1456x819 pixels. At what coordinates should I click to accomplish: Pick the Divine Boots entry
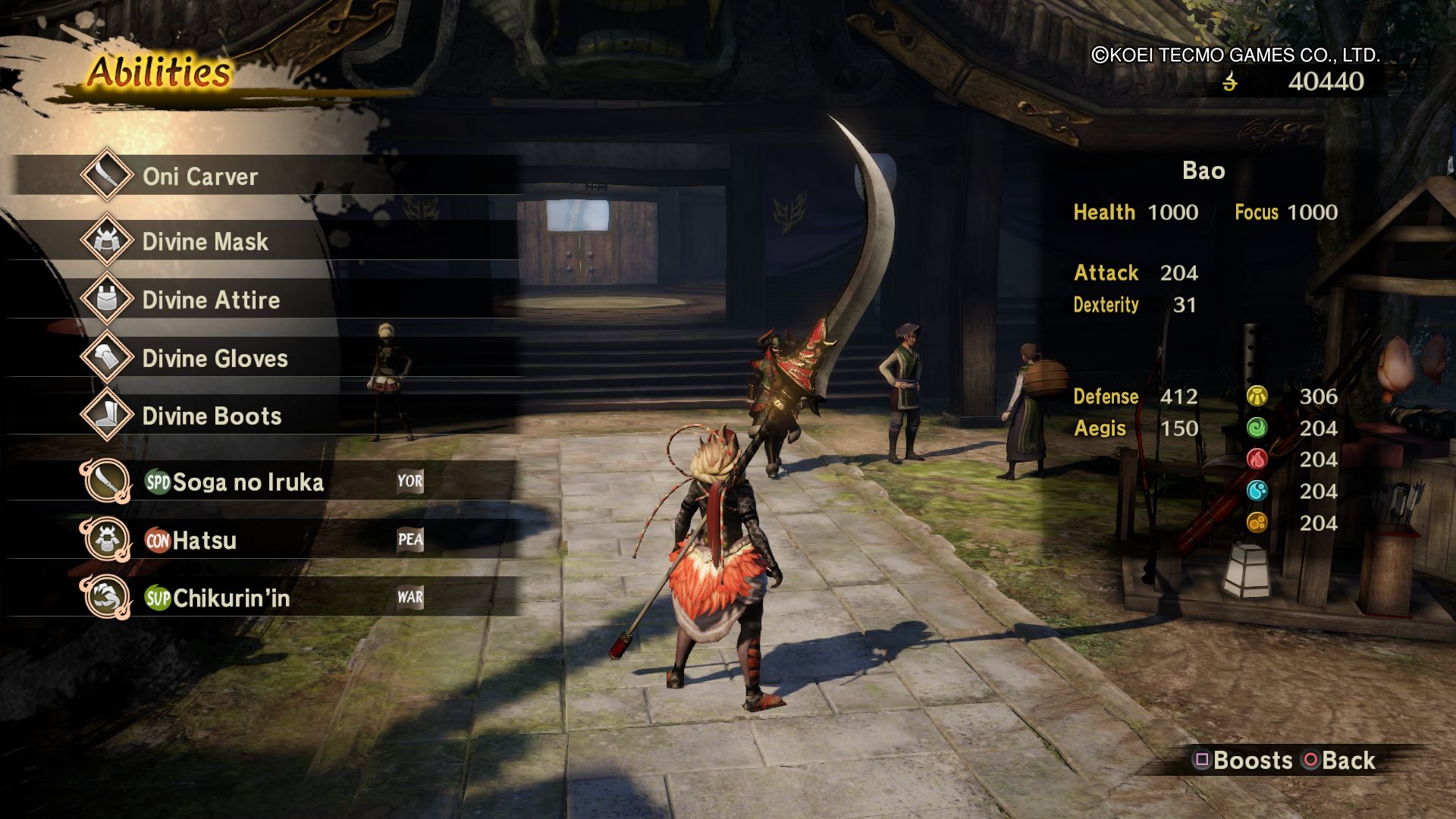click(212, 416)
